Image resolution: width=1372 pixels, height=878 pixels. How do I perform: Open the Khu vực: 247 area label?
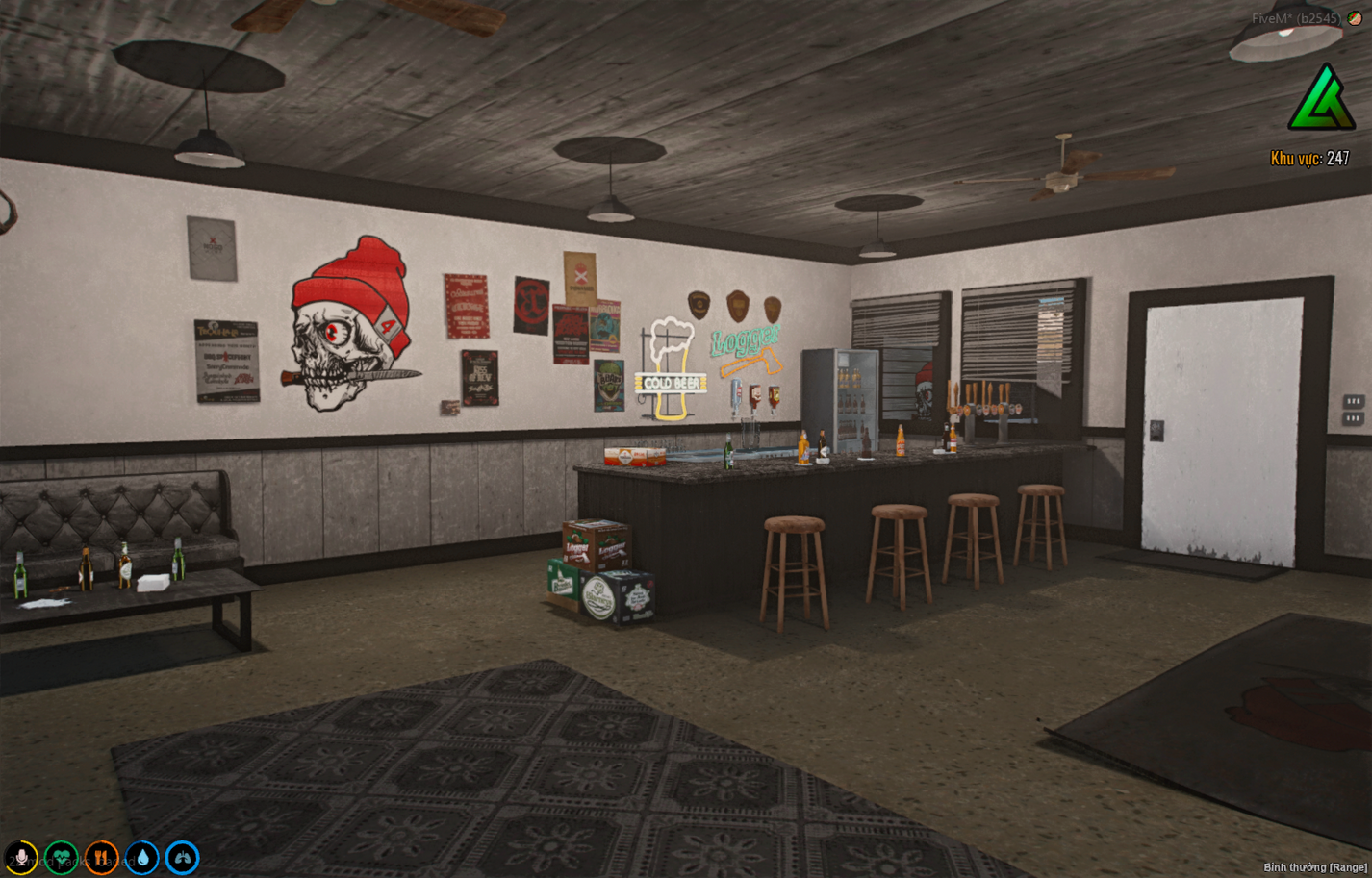pyautogui.click(x=1310, y=156)
